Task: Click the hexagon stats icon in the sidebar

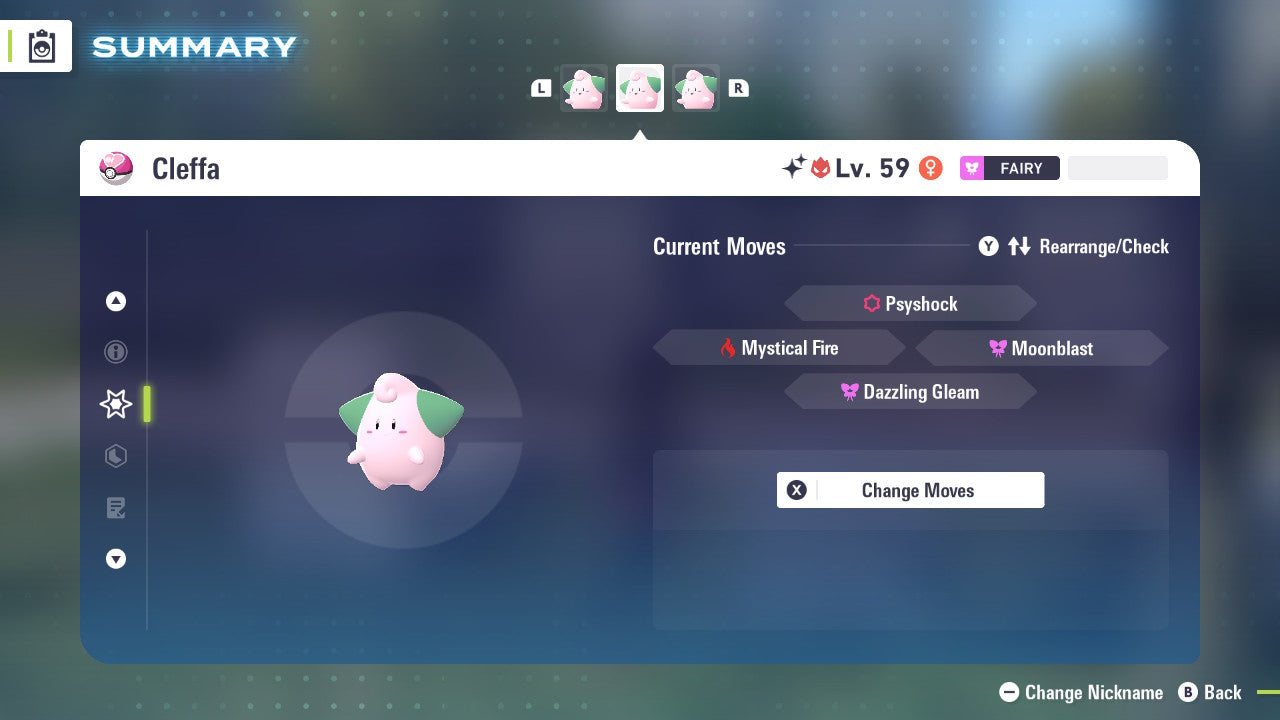Action: pyautogui.click(x=115, y=456)
